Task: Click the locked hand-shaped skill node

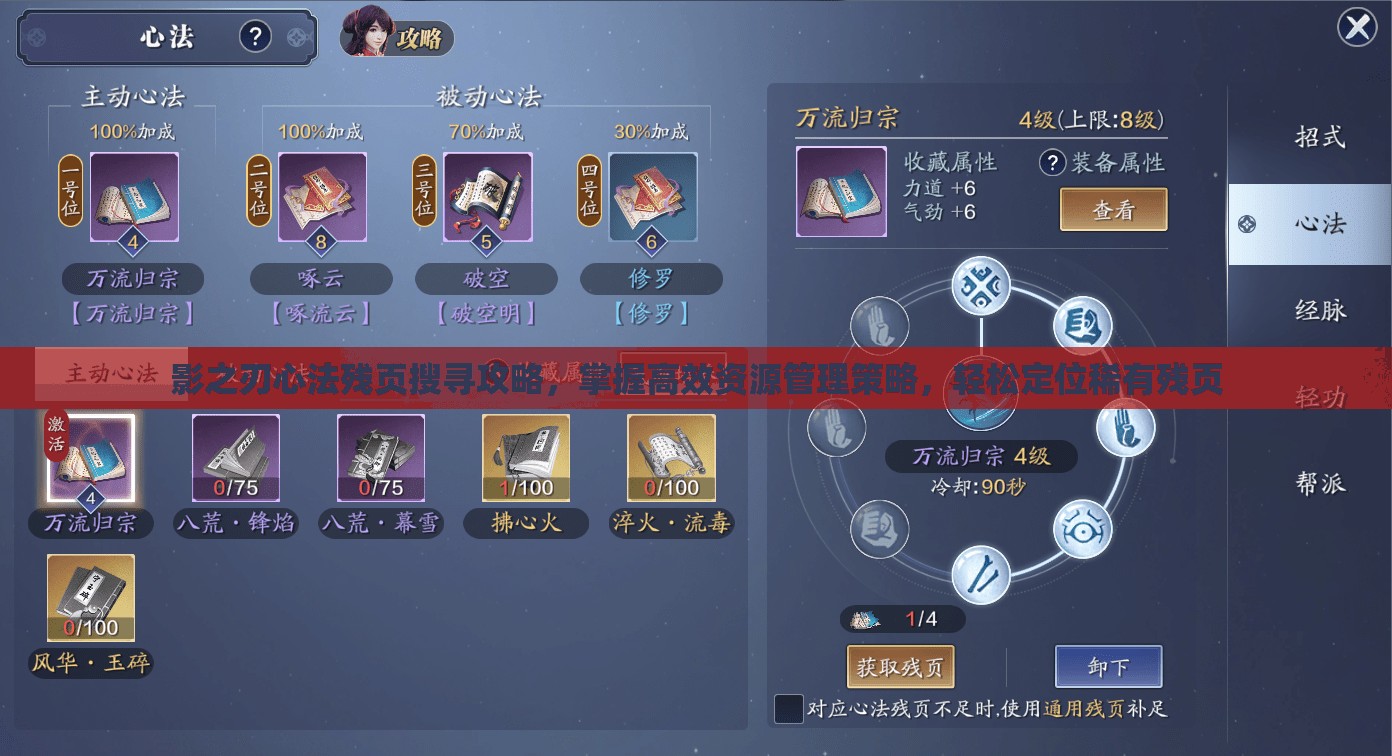Action: tap(879, 324)
